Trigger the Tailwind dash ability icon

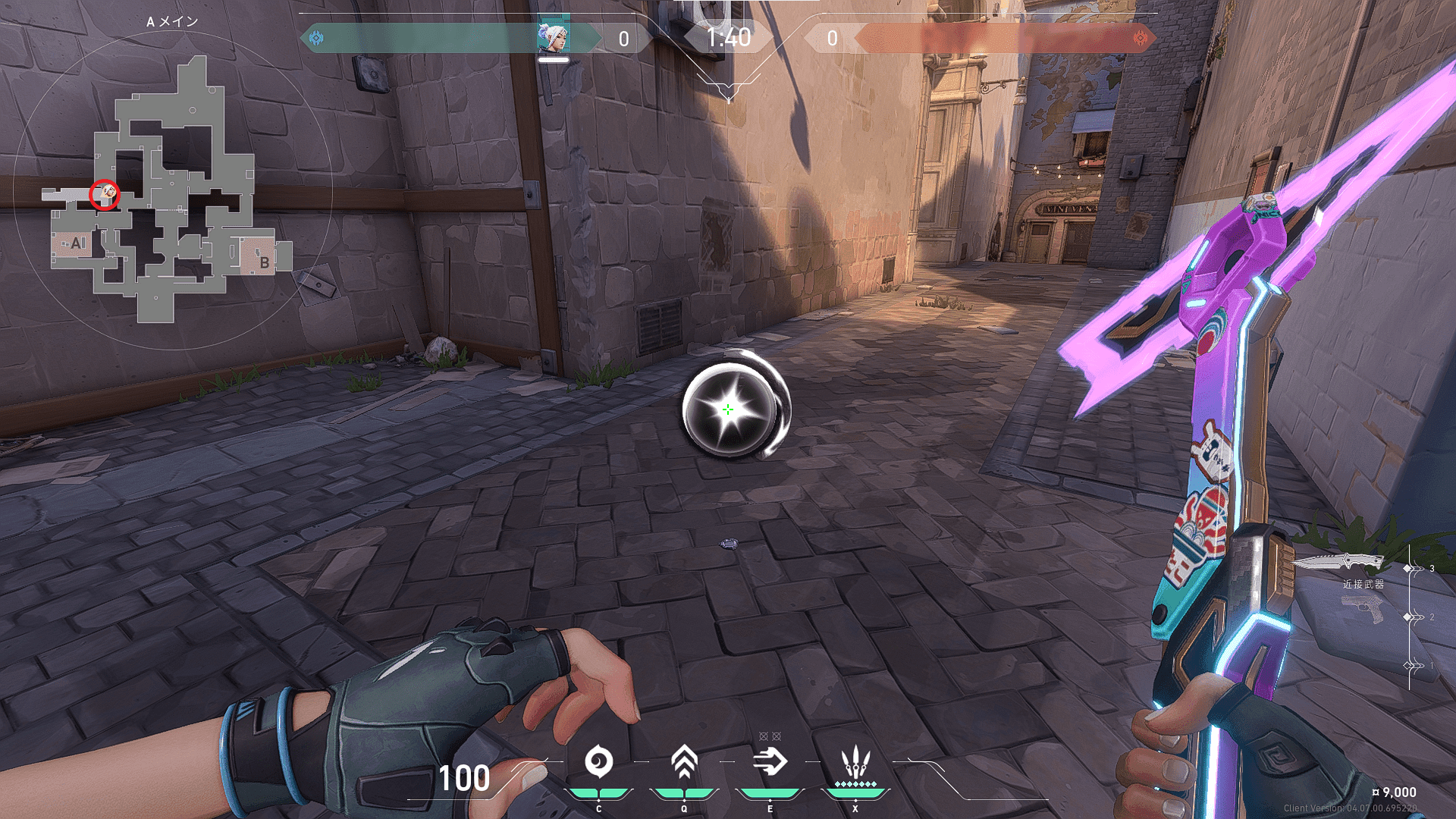click(x=770, y=762)
